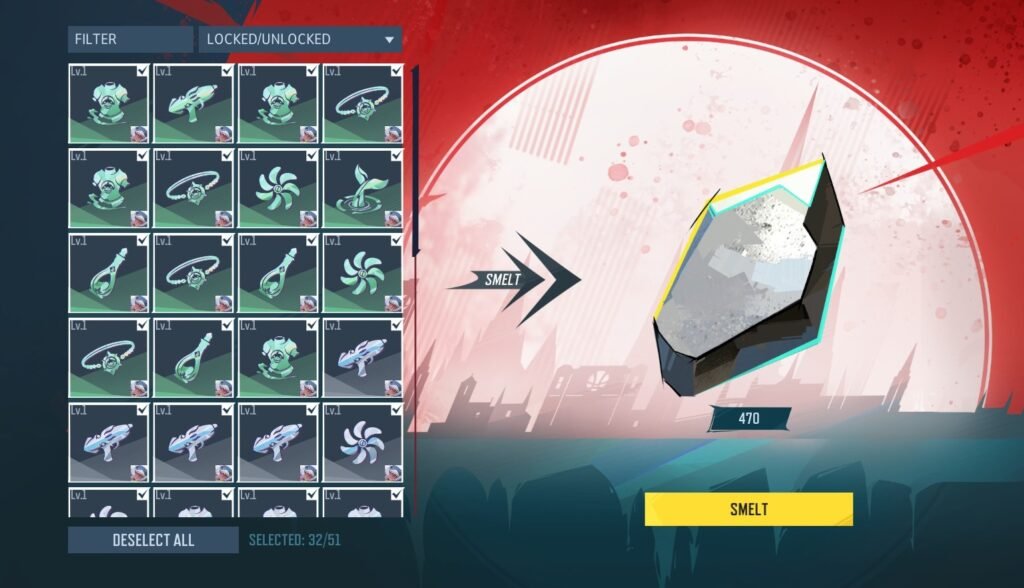Select the green whale tail item
Viewport: 1024px width, 588px height.
[362, 189]
